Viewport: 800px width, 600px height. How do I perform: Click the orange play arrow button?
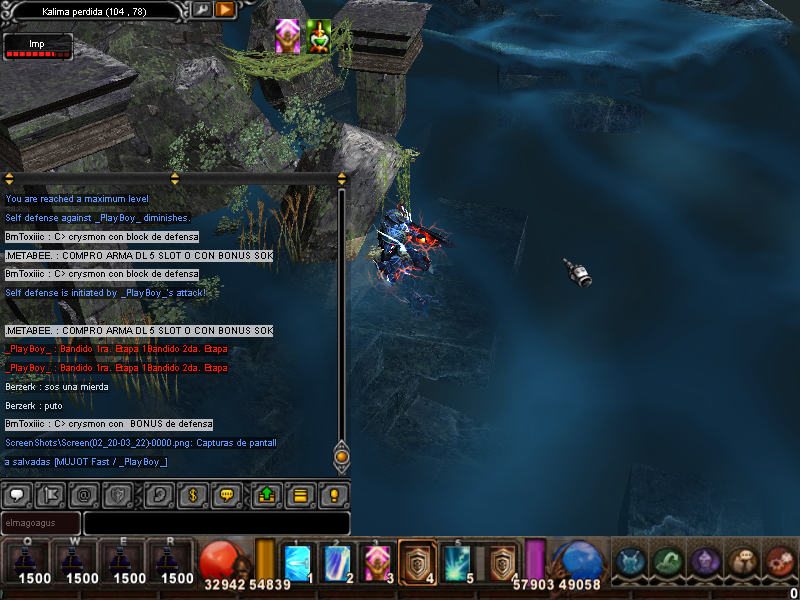point(224,10)
